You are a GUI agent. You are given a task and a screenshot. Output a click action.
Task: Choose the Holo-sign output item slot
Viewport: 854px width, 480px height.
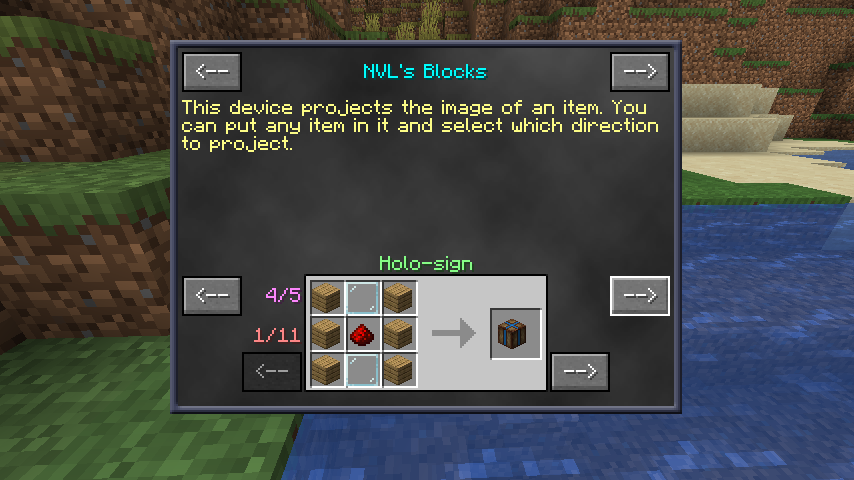(516, 334)
